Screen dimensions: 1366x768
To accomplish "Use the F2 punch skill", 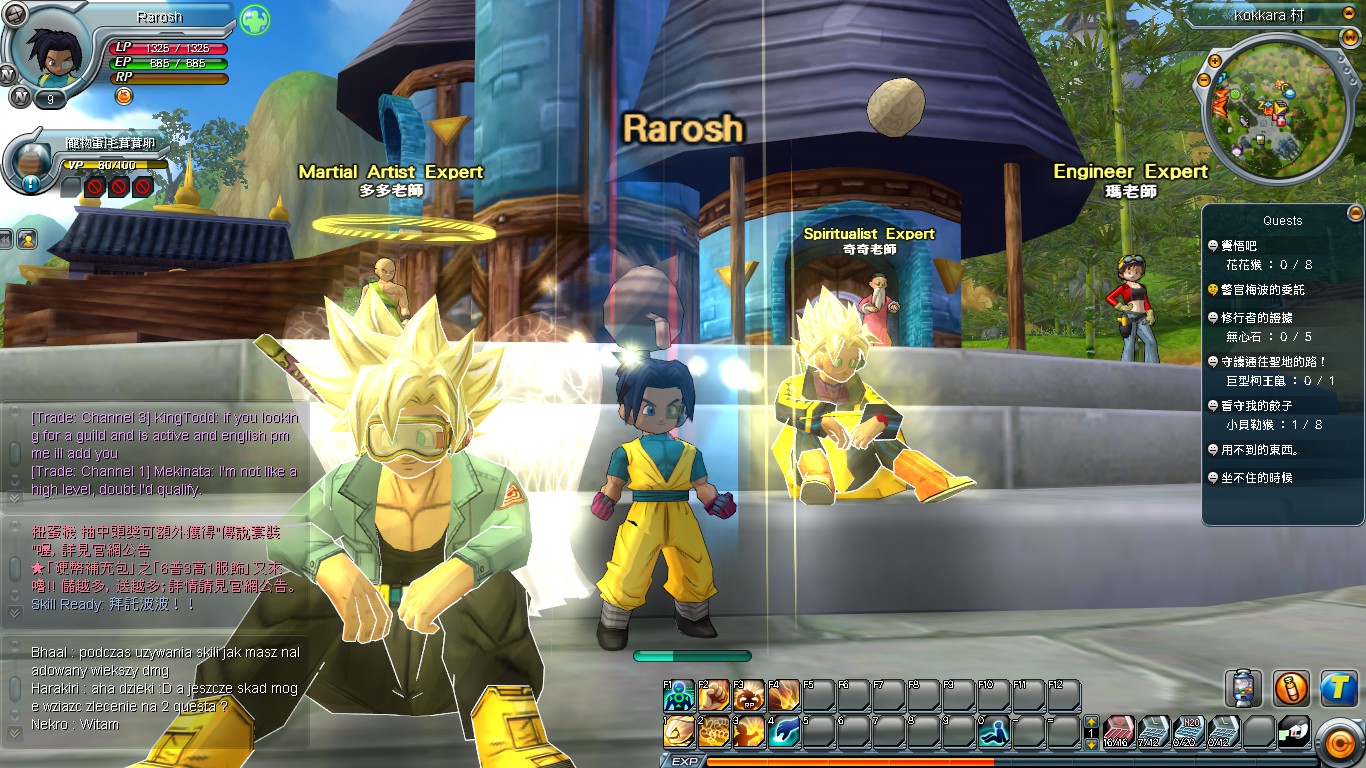I will (x=714, y=695).
